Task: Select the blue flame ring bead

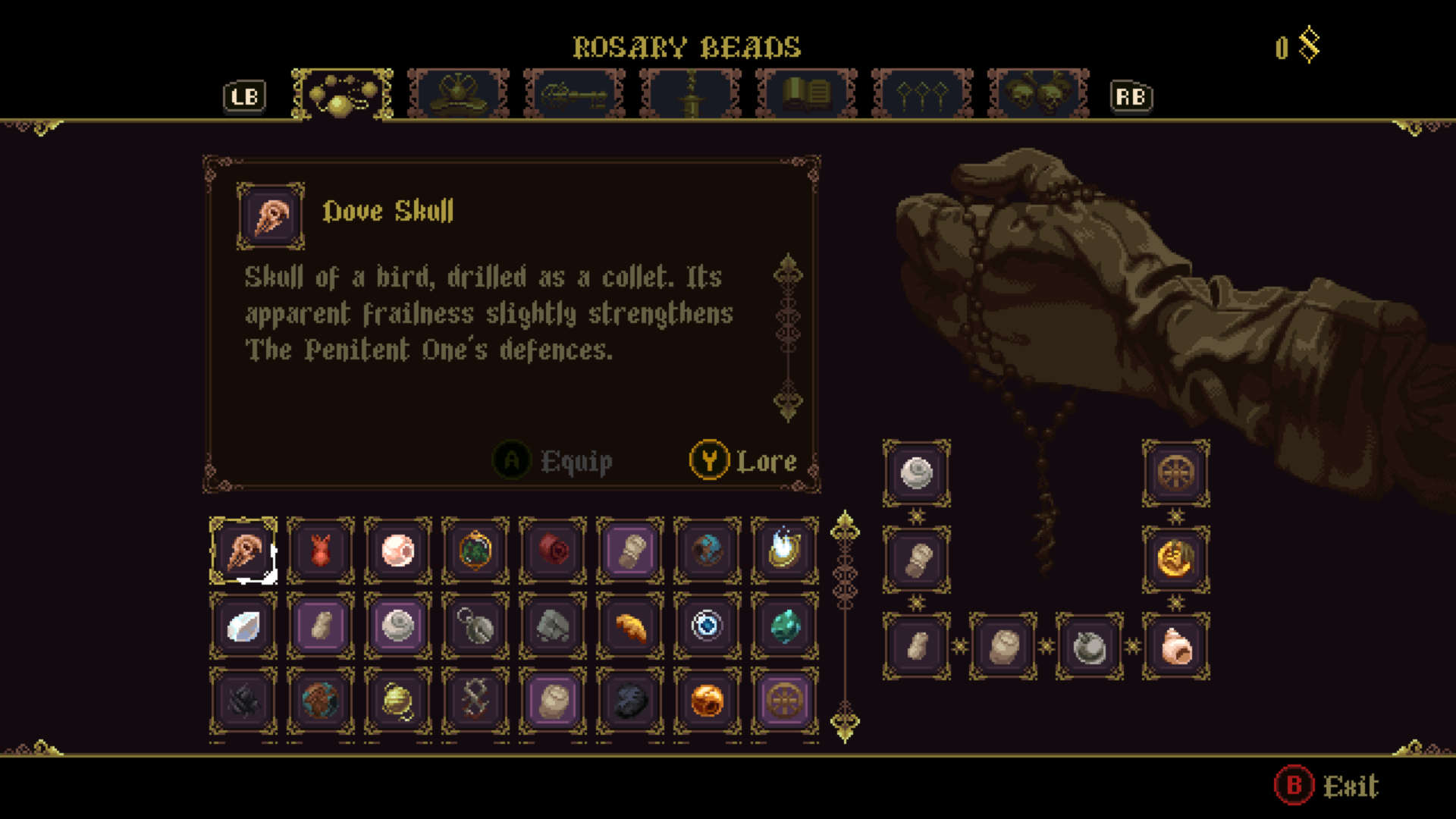Action: (x=785, y=551)
